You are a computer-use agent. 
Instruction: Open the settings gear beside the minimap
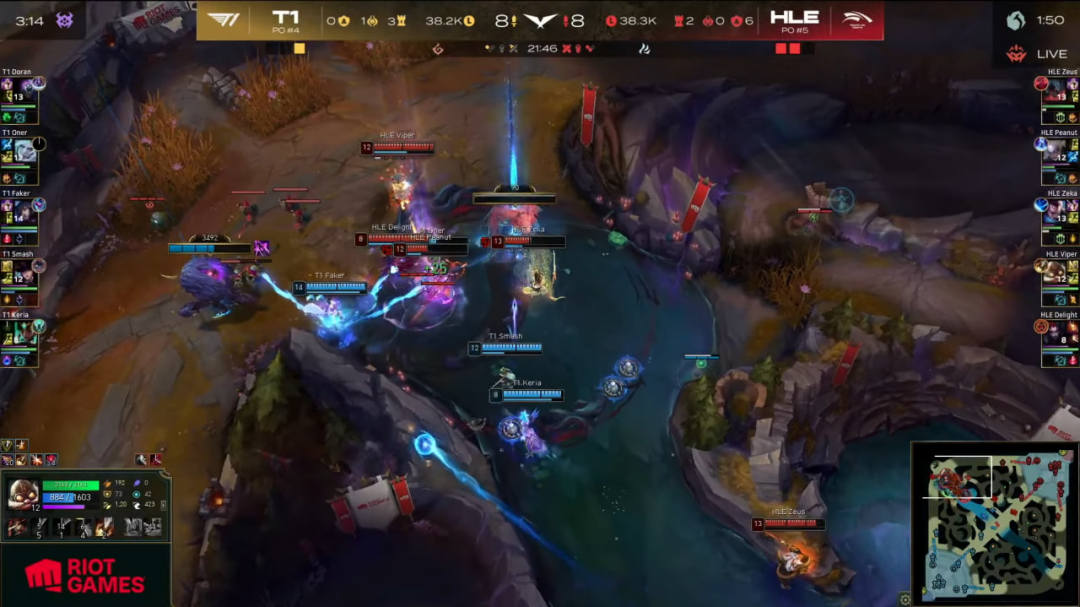905,599
